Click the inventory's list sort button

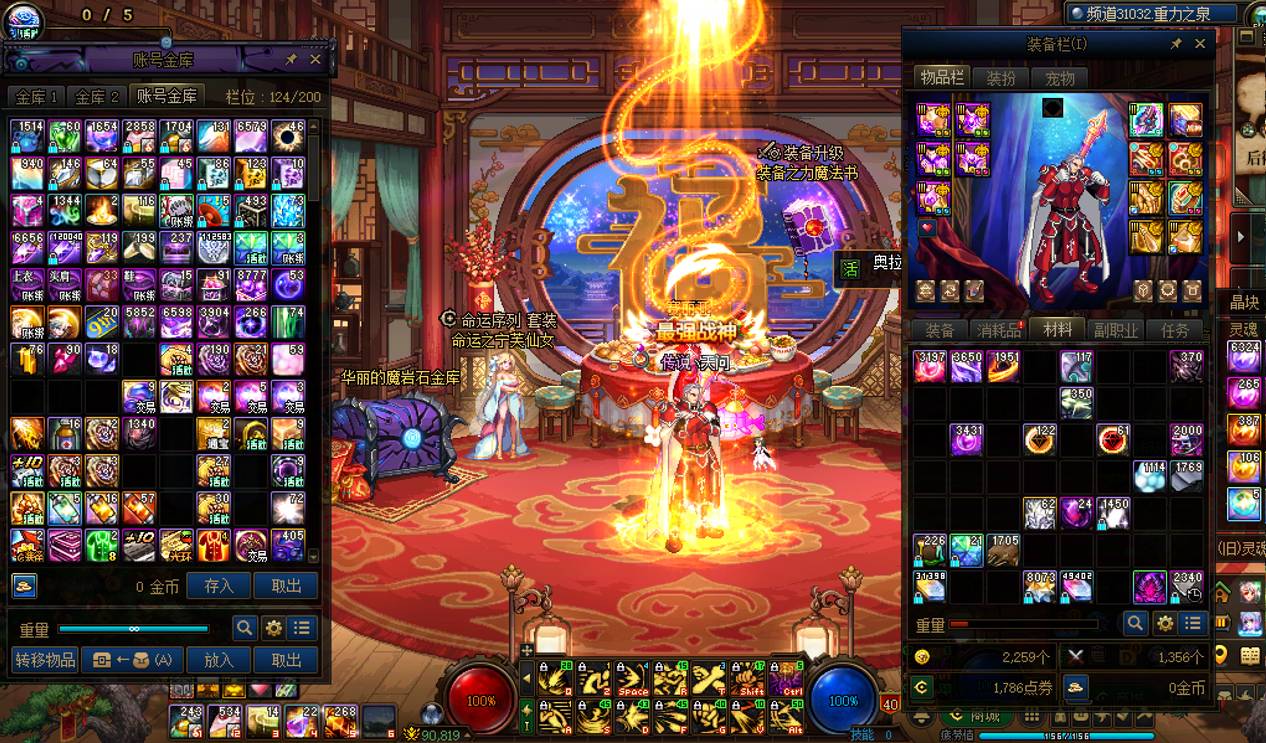[1192, 624]
